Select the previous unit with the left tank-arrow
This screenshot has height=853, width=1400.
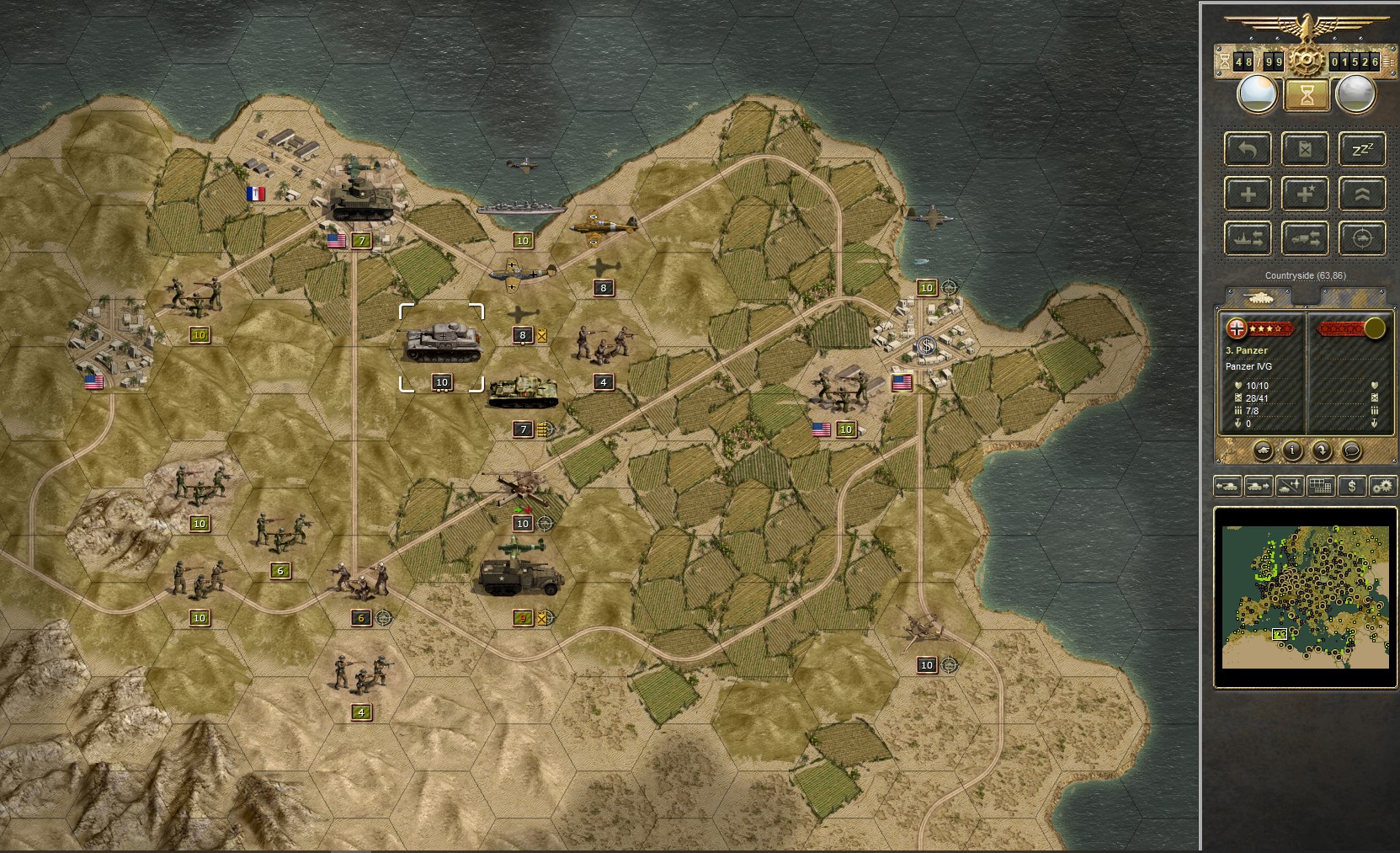tap(1227, 486)
